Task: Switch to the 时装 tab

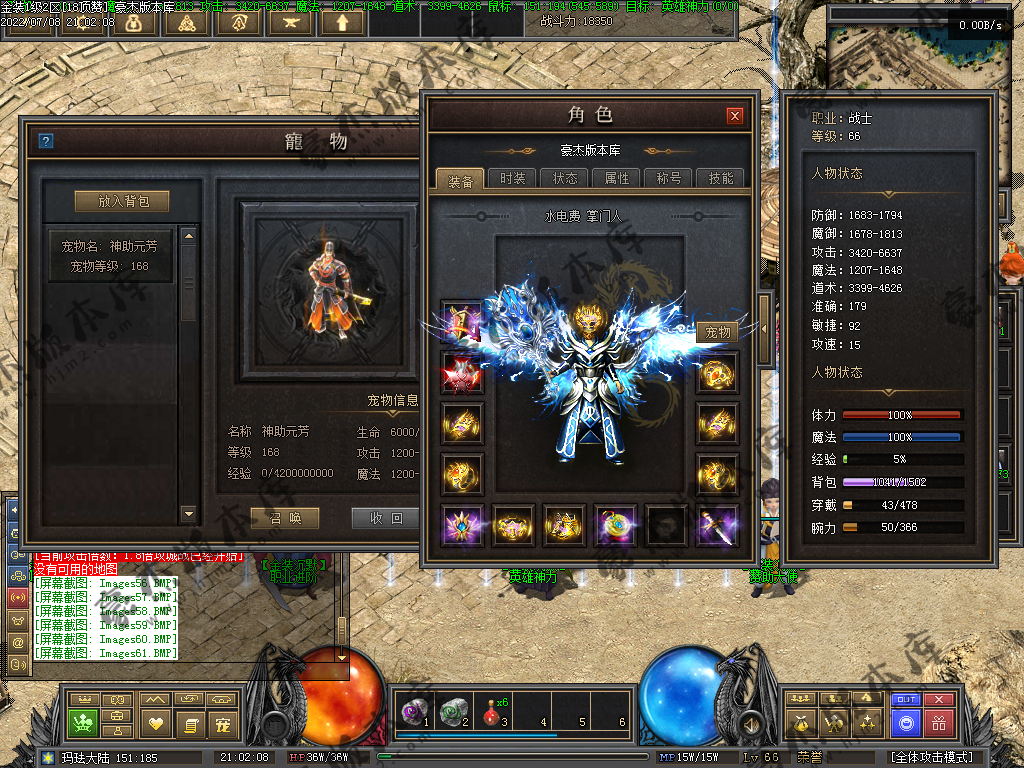Action: pyautogui.click(x=513, y=178)
